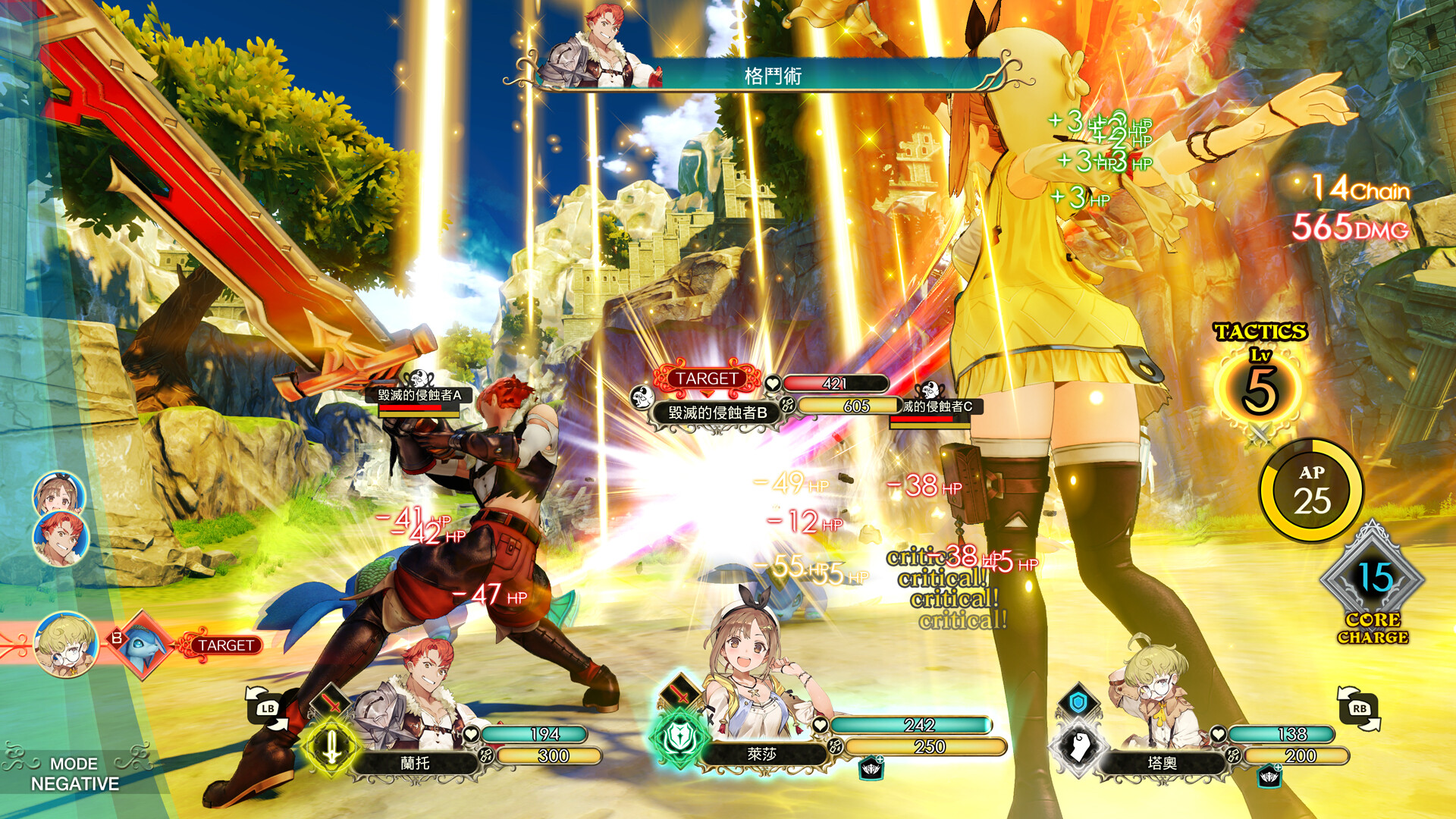The height and width of the screenshot is (819, 1456).
Task: Click the white glove role icon beside Tao
Action: (x=1078, y=747)
